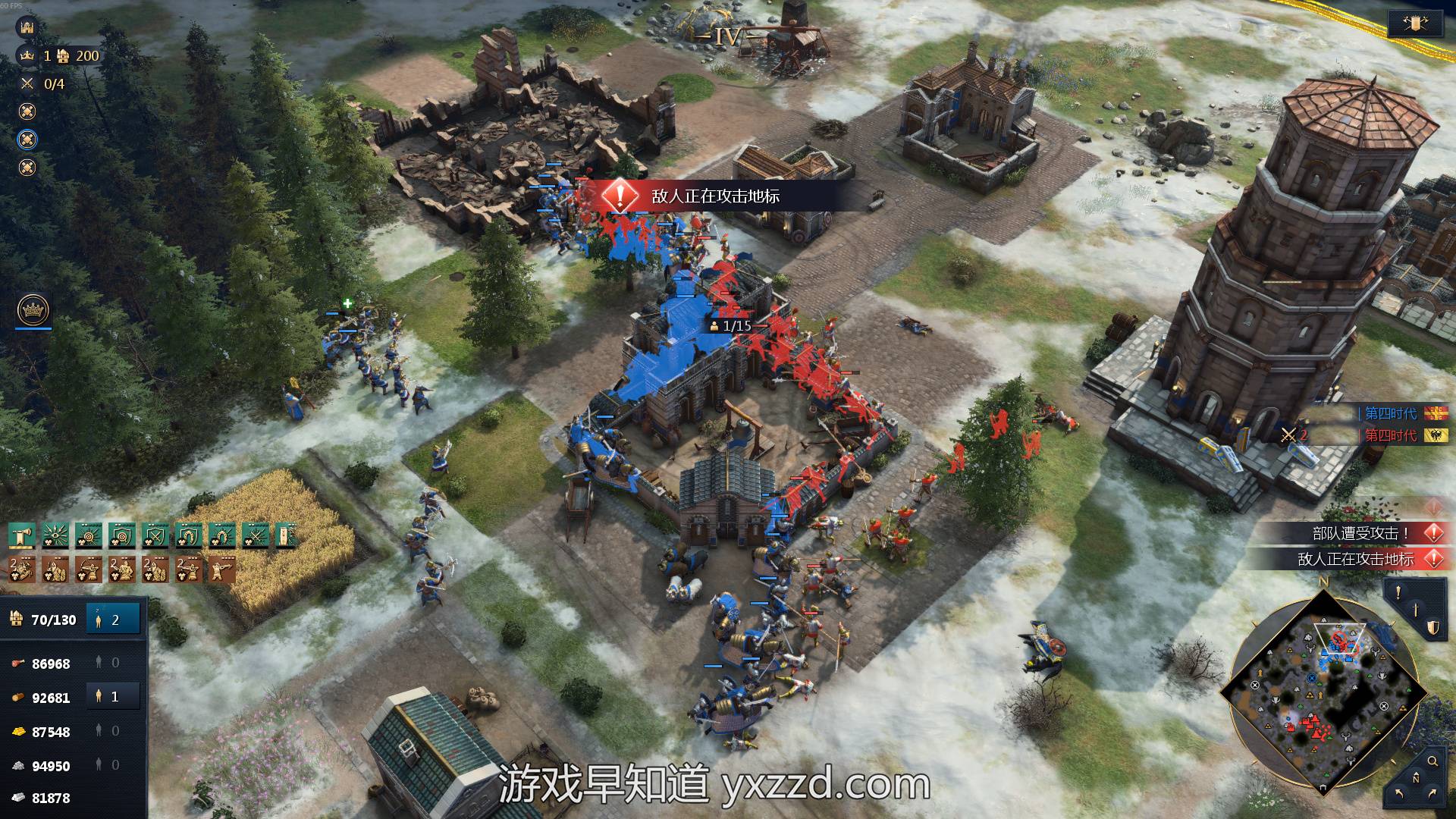The height and width of the screenshot is (819, 1456).
Task: Select the exclamation ping button above the minimap
Action: click(1398, 592)
